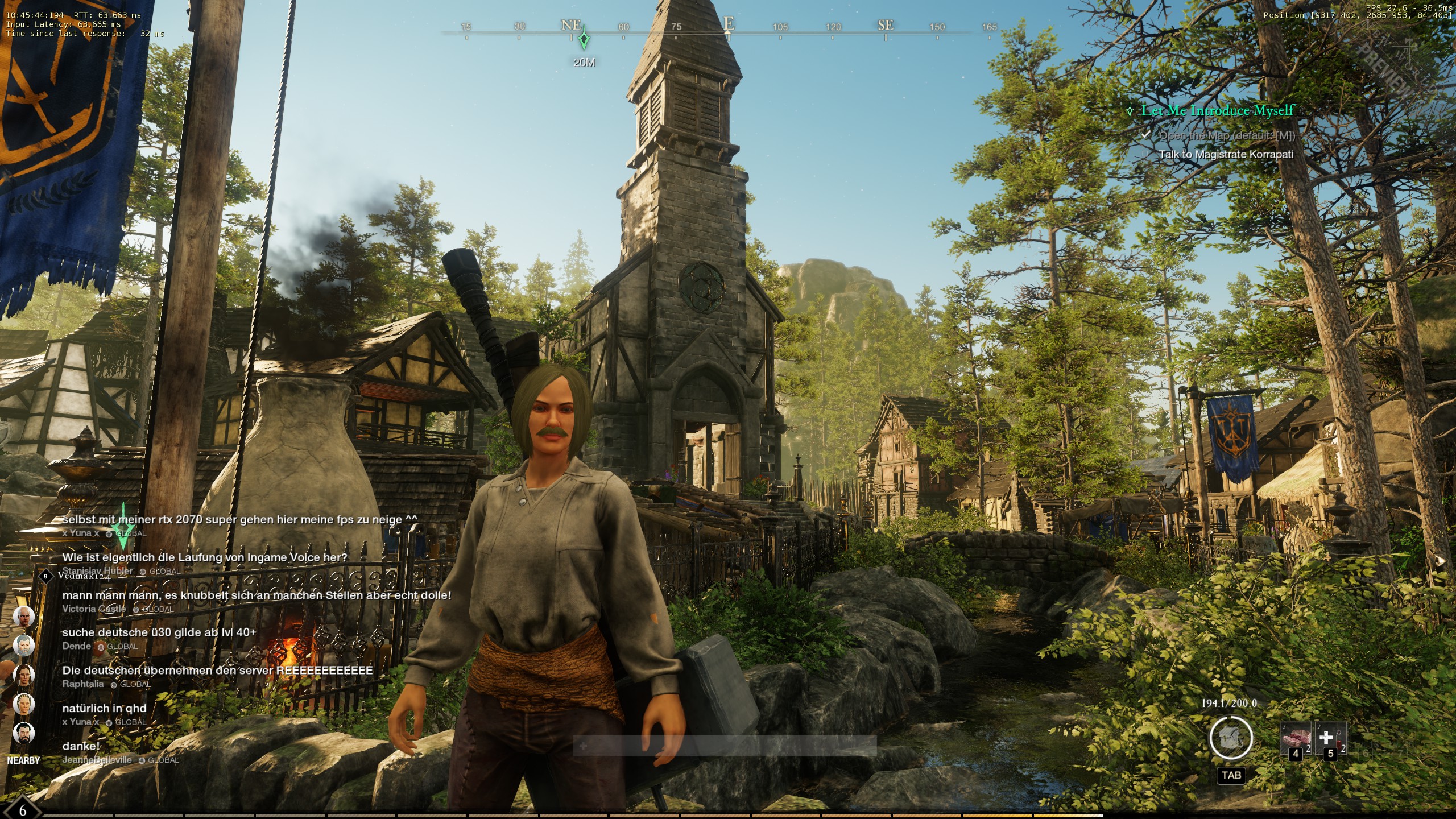The image size is (1456, 819).
Task: Open the bag inventory icon
Action: (1231, 738)
